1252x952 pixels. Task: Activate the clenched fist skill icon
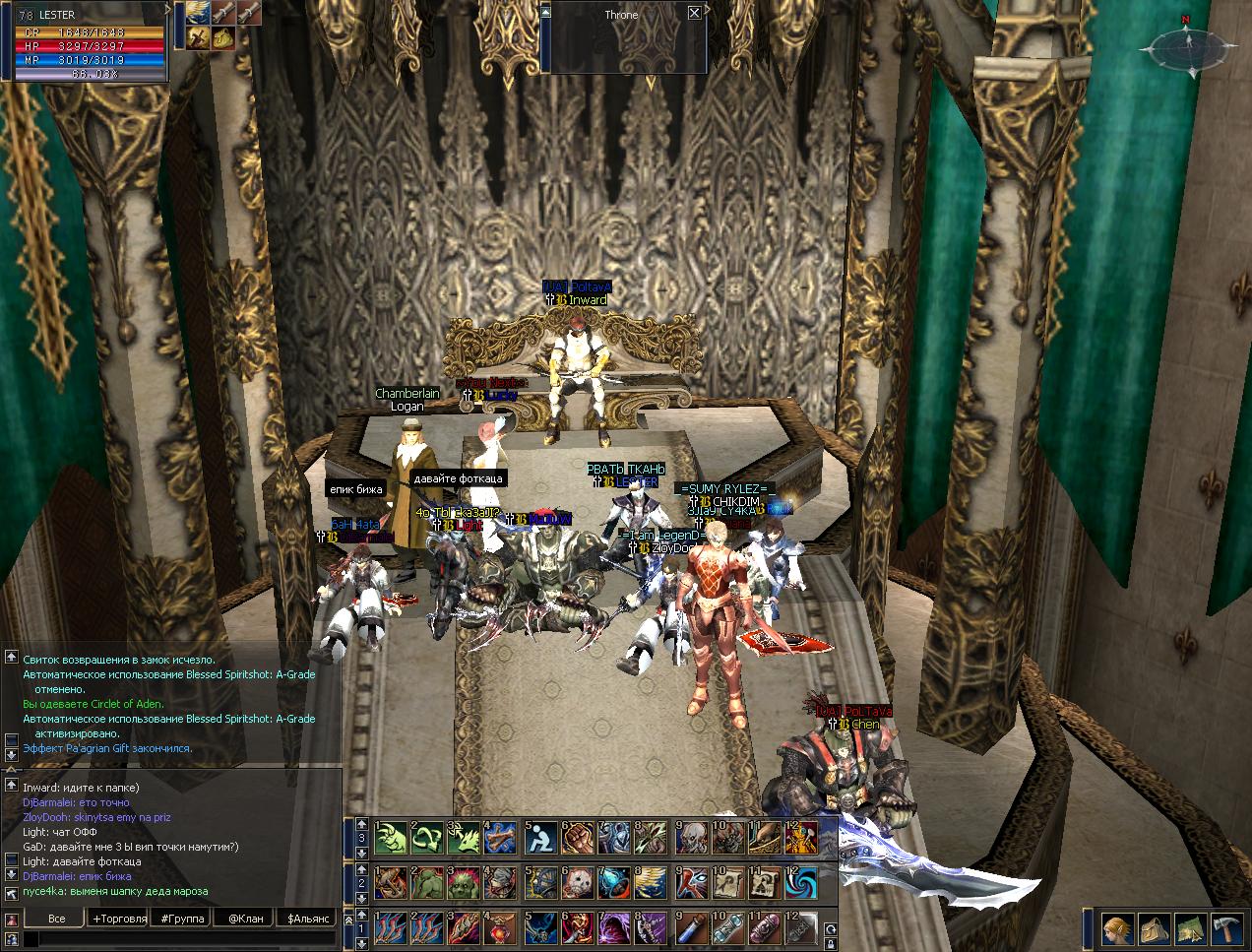577,837
